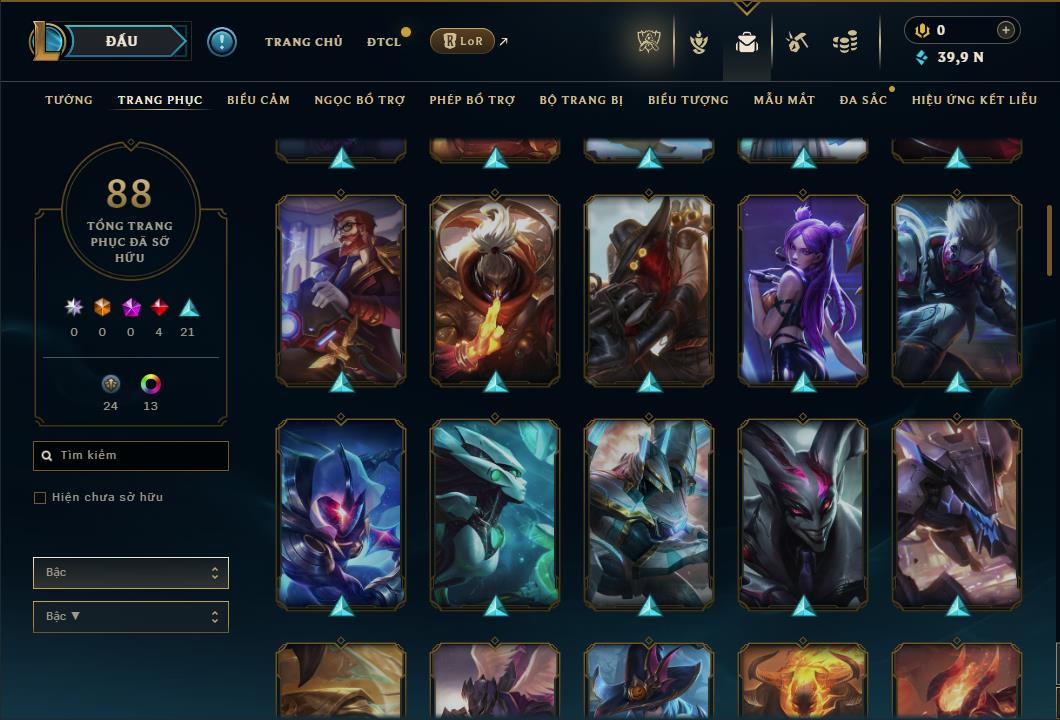
Task: Switch to BỘ TRANG BỊ tab
Action: click(581, 100)
